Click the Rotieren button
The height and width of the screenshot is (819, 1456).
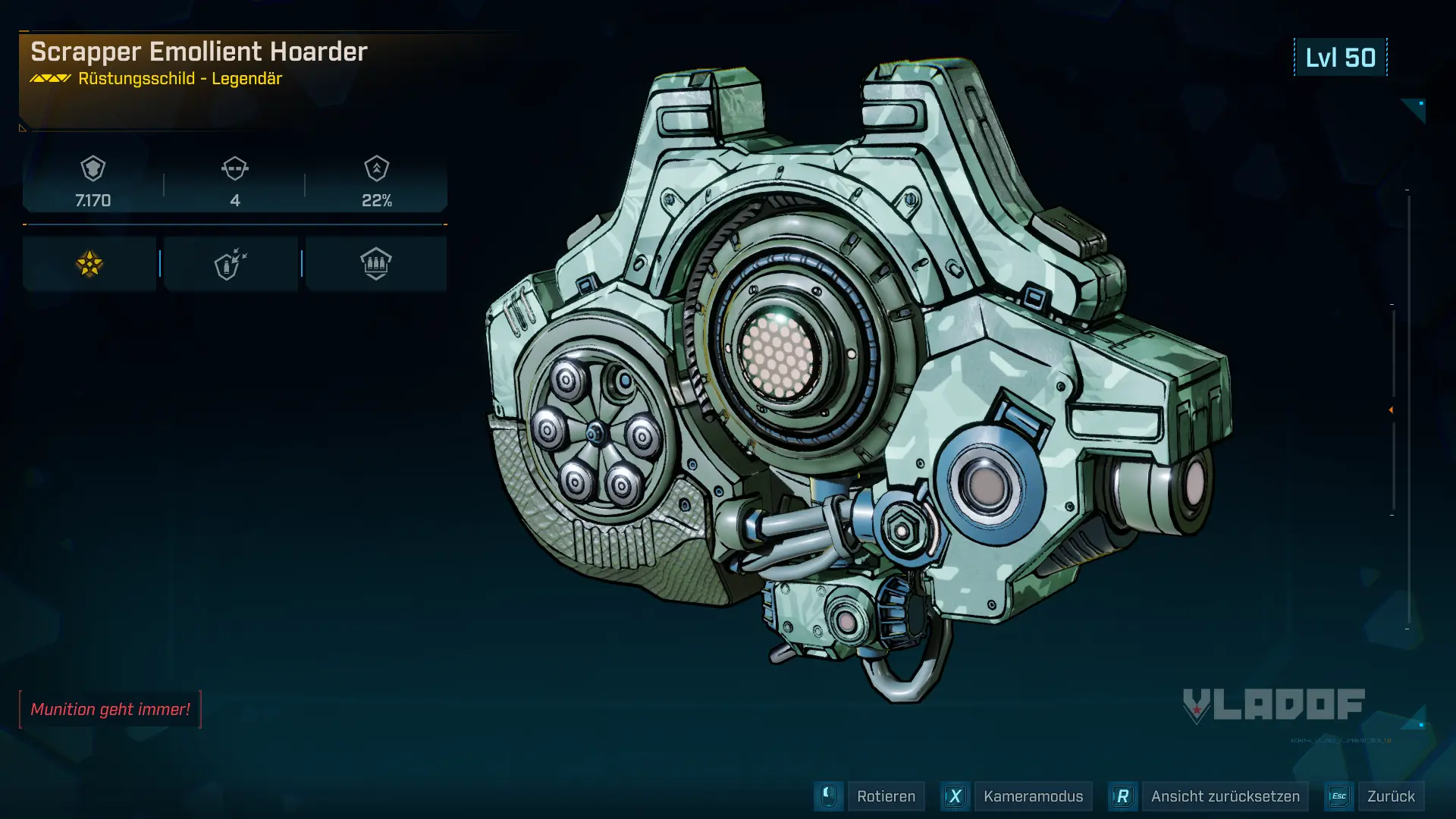coord(885,796)
